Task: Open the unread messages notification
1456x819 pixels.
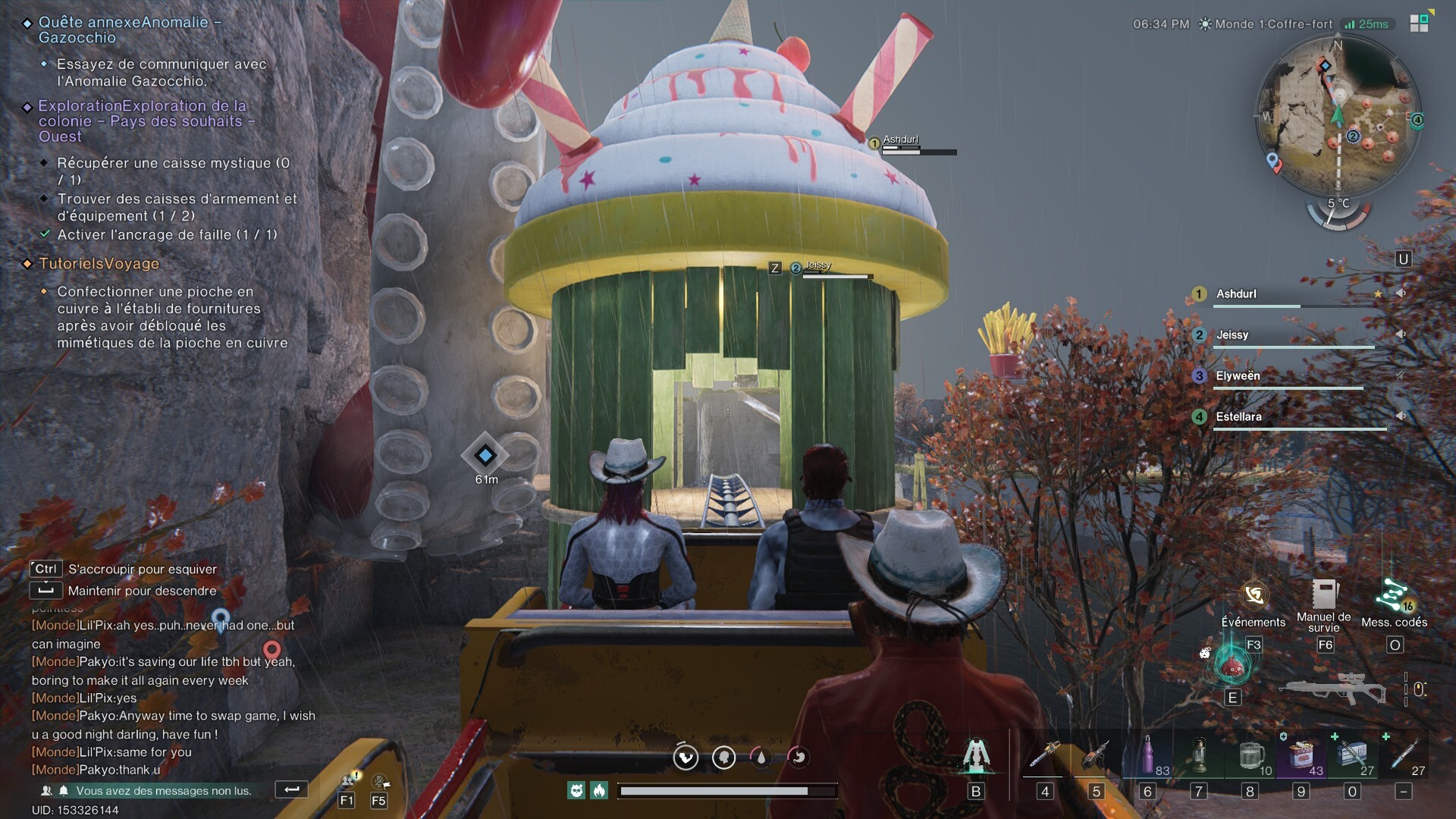Action: [163, 791]
